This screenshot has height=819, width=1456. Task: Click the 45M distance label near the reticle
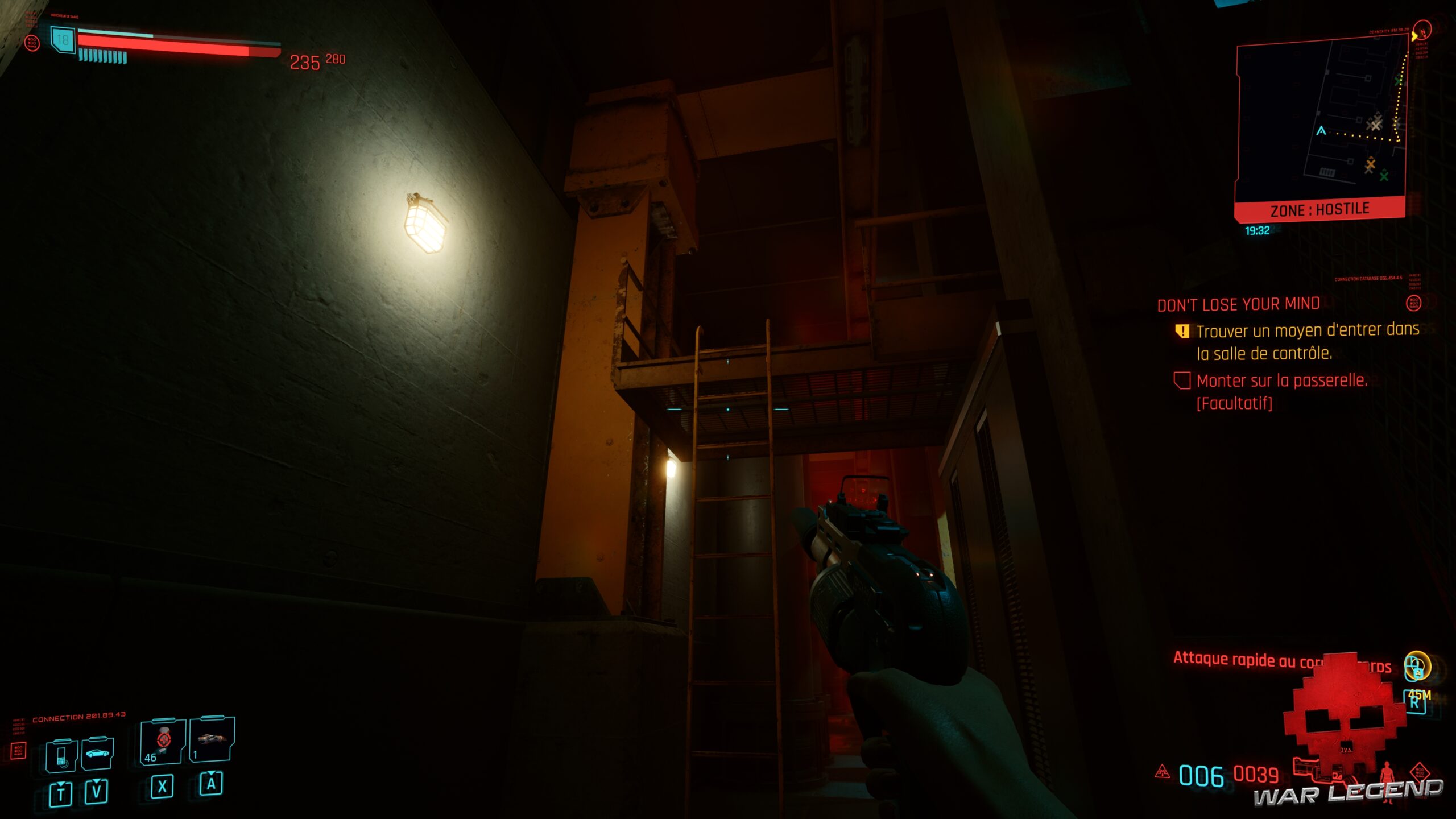1420,694
